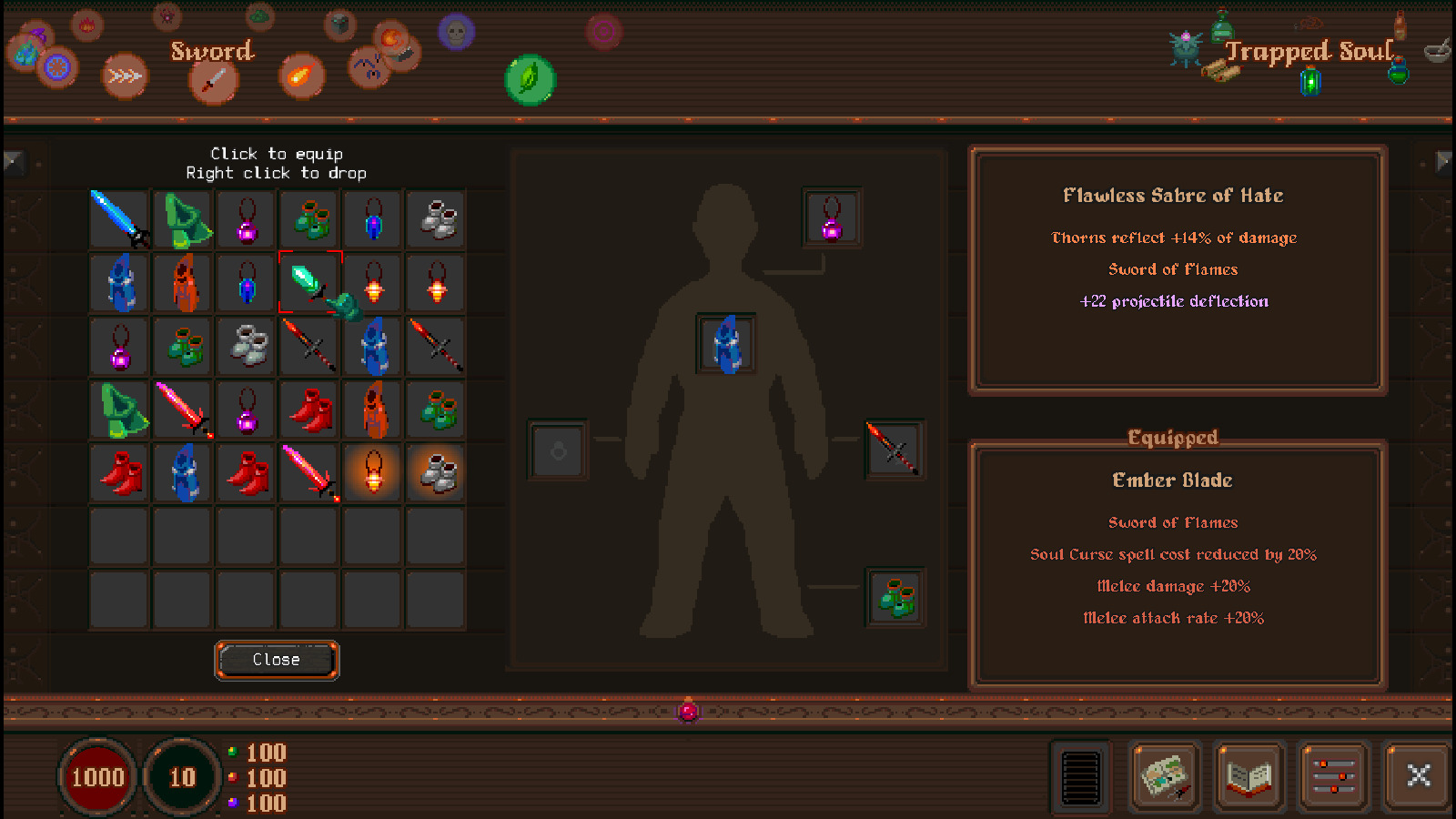This screenshot has height=819, width=1456.
Task: Click the X button at bottom right
Action: [x=1418, y=776]
